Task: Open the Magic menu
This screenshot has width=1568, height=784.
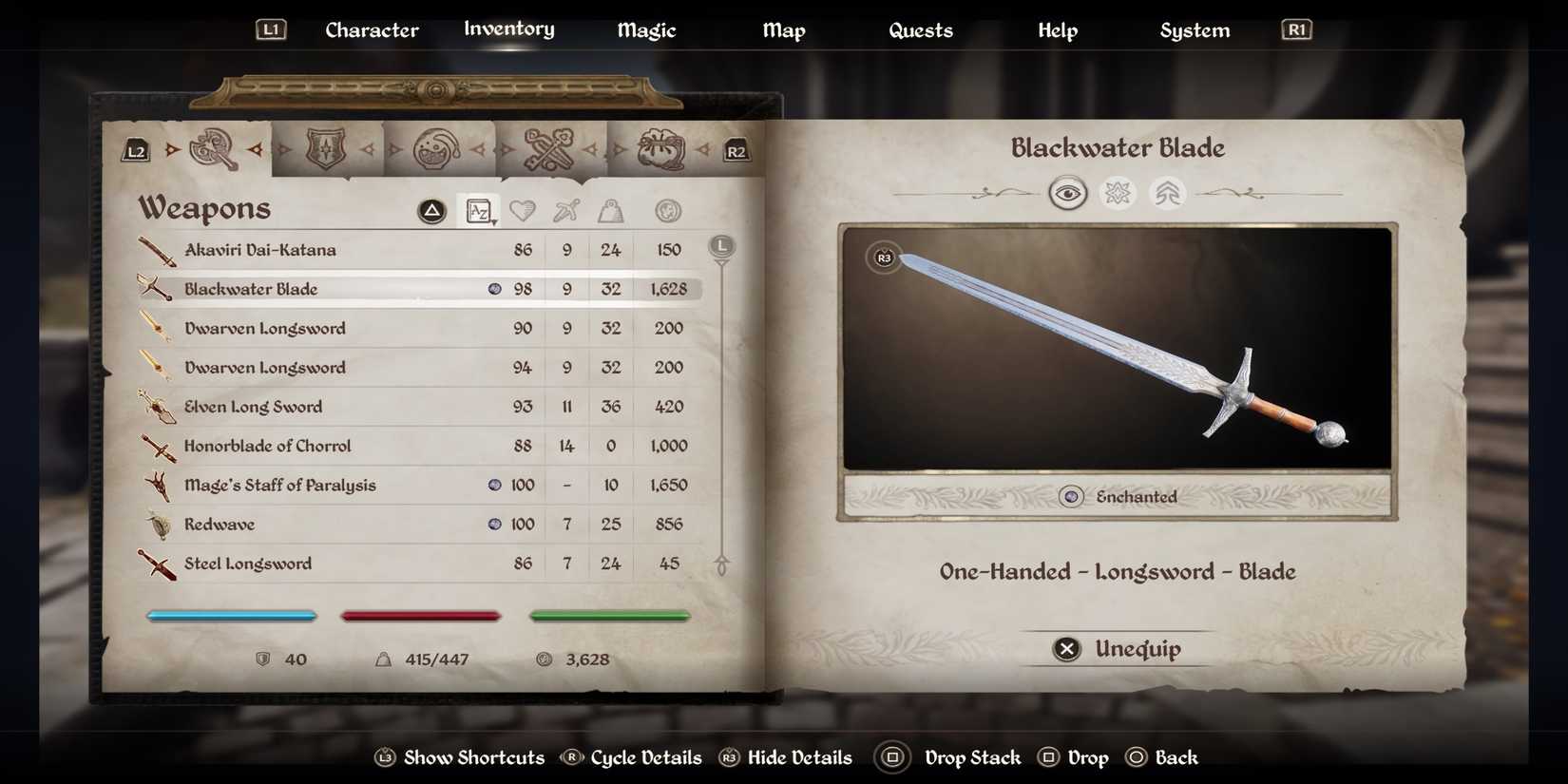Action: (x=646, y=29)
